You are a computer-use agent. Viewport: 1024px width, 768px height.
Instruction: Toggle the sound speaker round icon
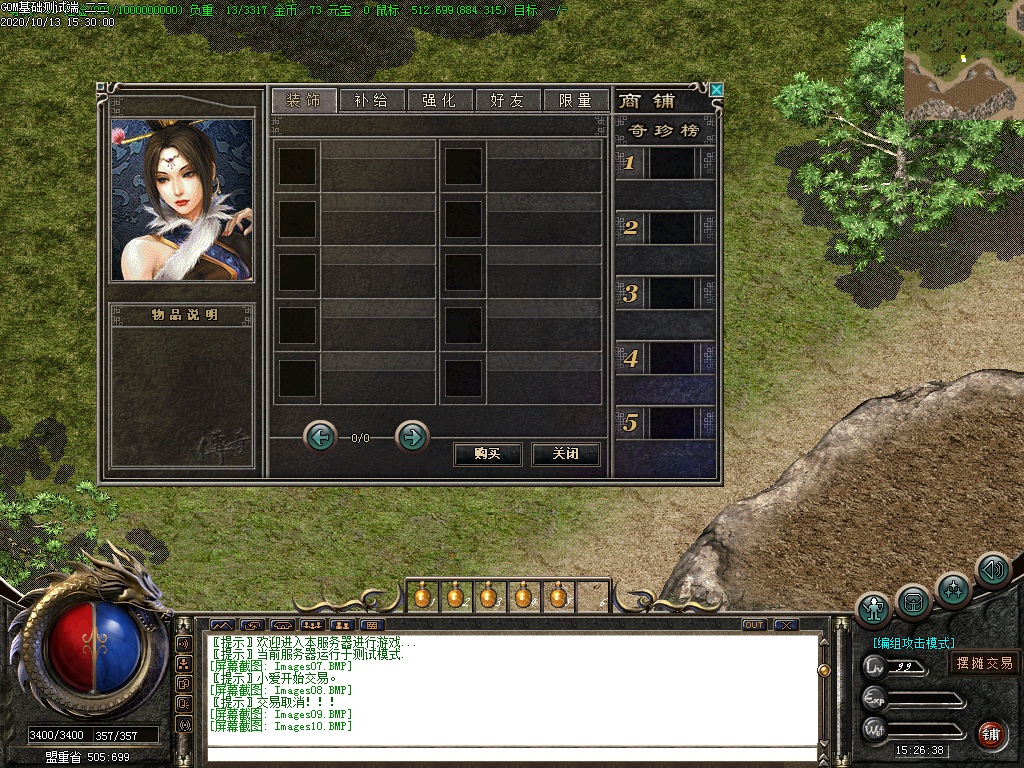point(993,569)
